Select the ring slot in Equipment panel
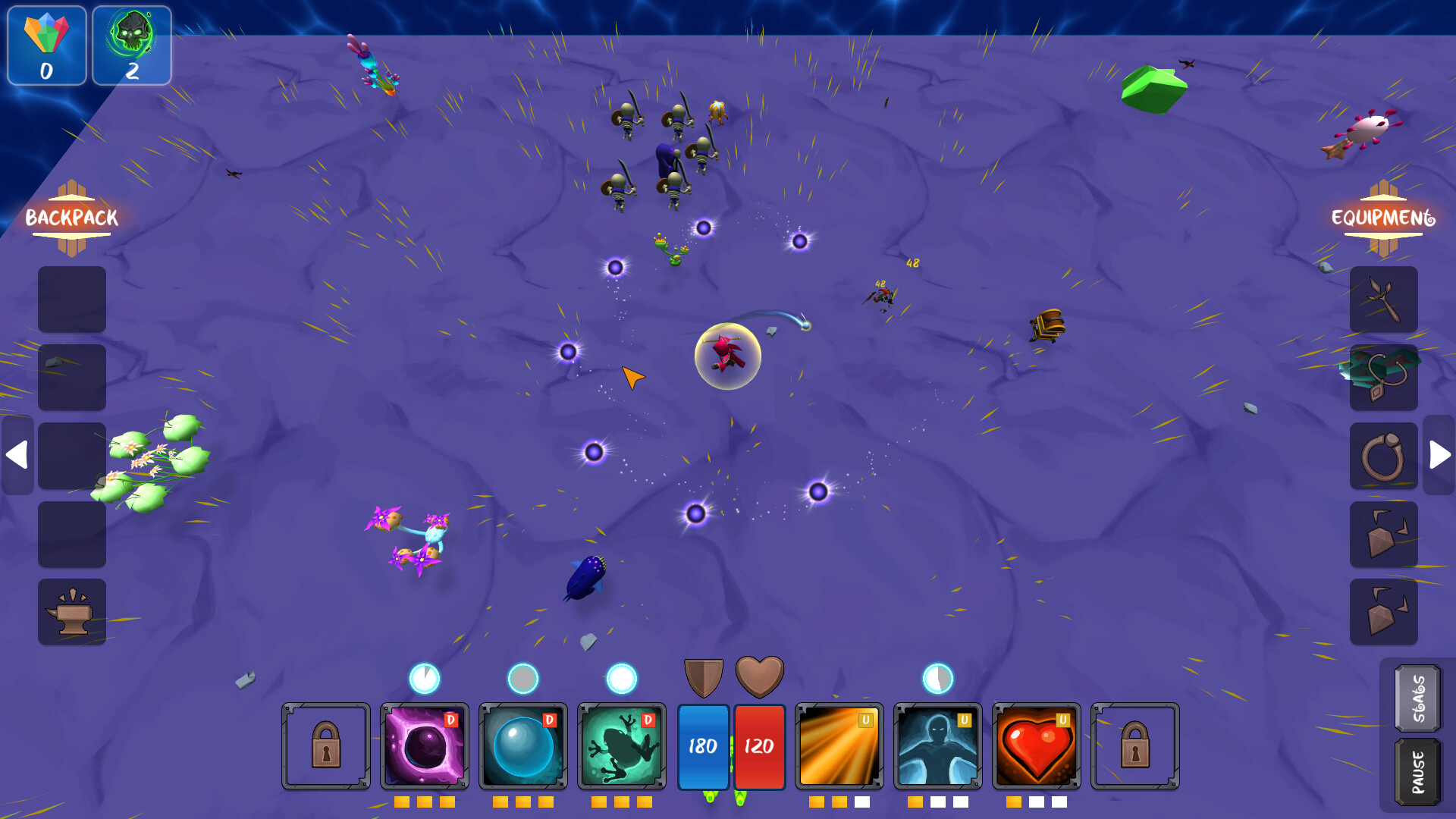Image resolution: width=1456 pixels, height=819 pixels. [1383, 456]
